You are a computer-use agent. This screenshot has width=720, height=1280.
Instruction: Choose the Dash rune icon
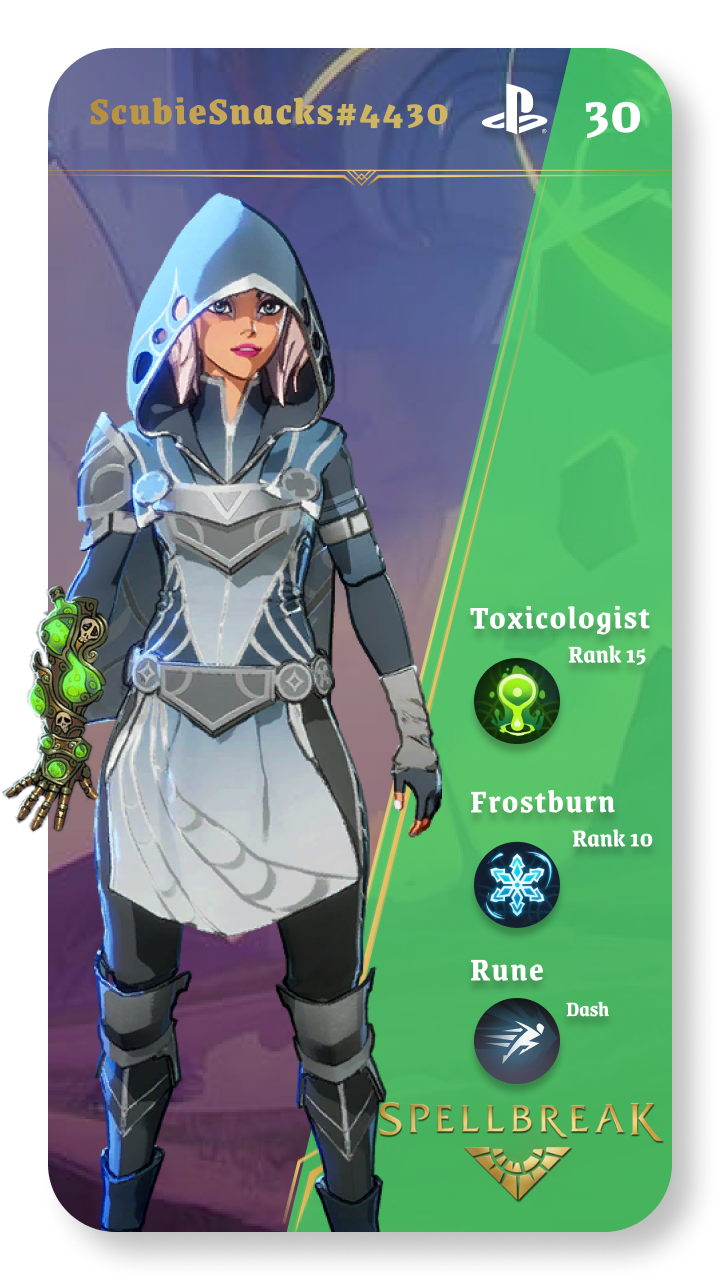(x=517, y=1041)
